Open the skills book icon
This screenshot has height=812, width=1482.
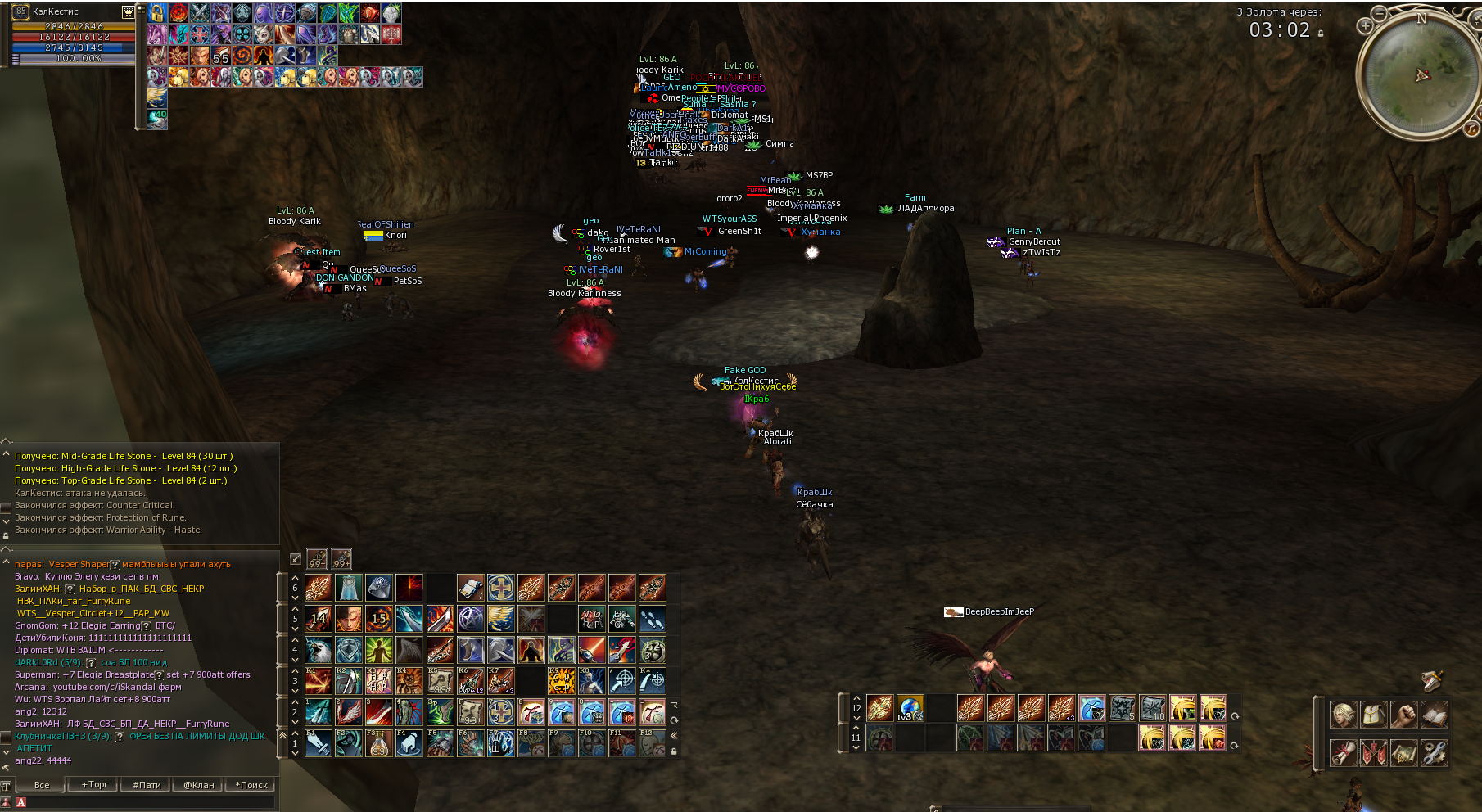point(1434,715)
